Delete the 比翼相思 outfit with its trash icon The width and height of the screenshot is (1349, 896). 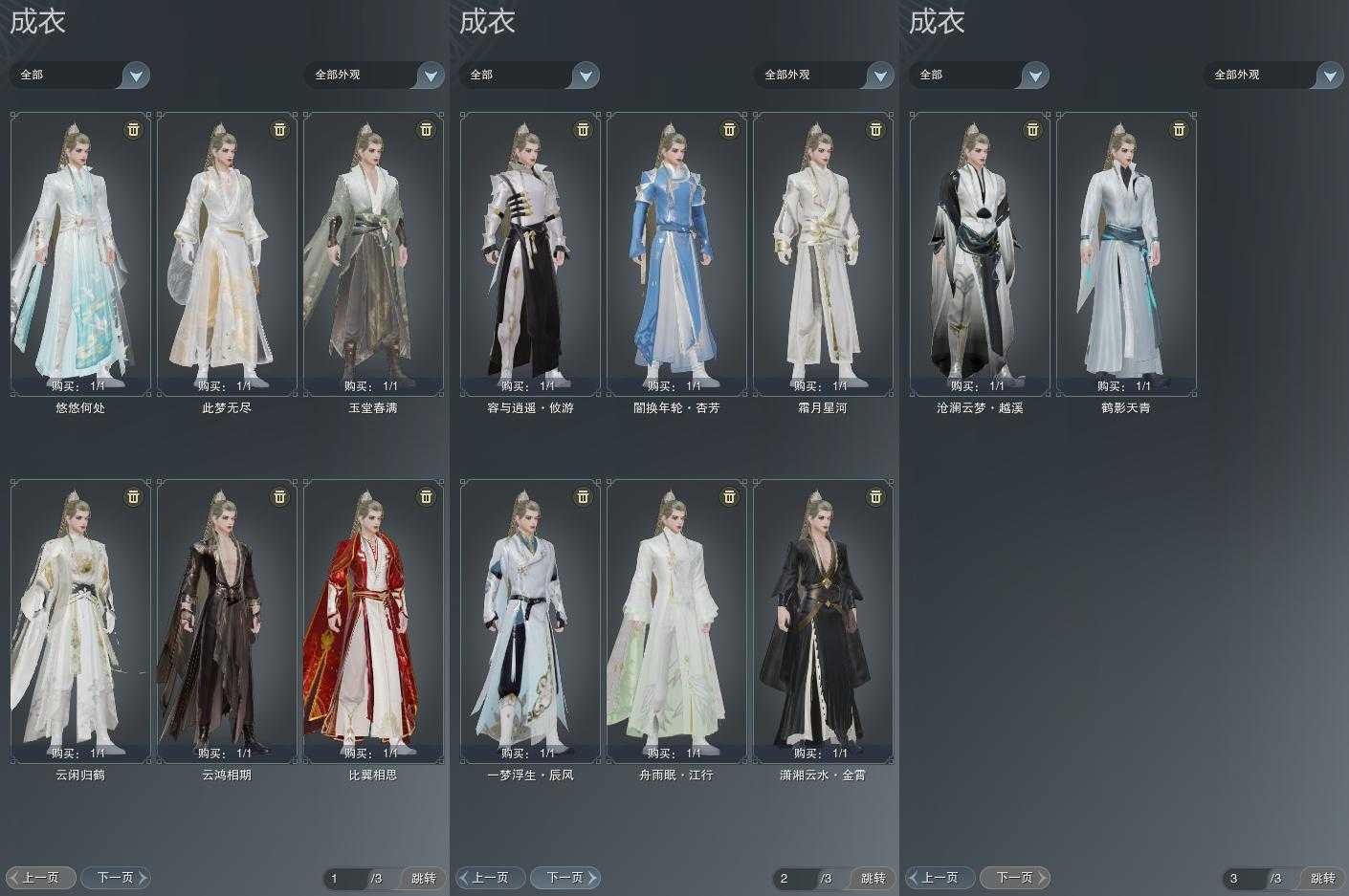click(x=426, y=496)
